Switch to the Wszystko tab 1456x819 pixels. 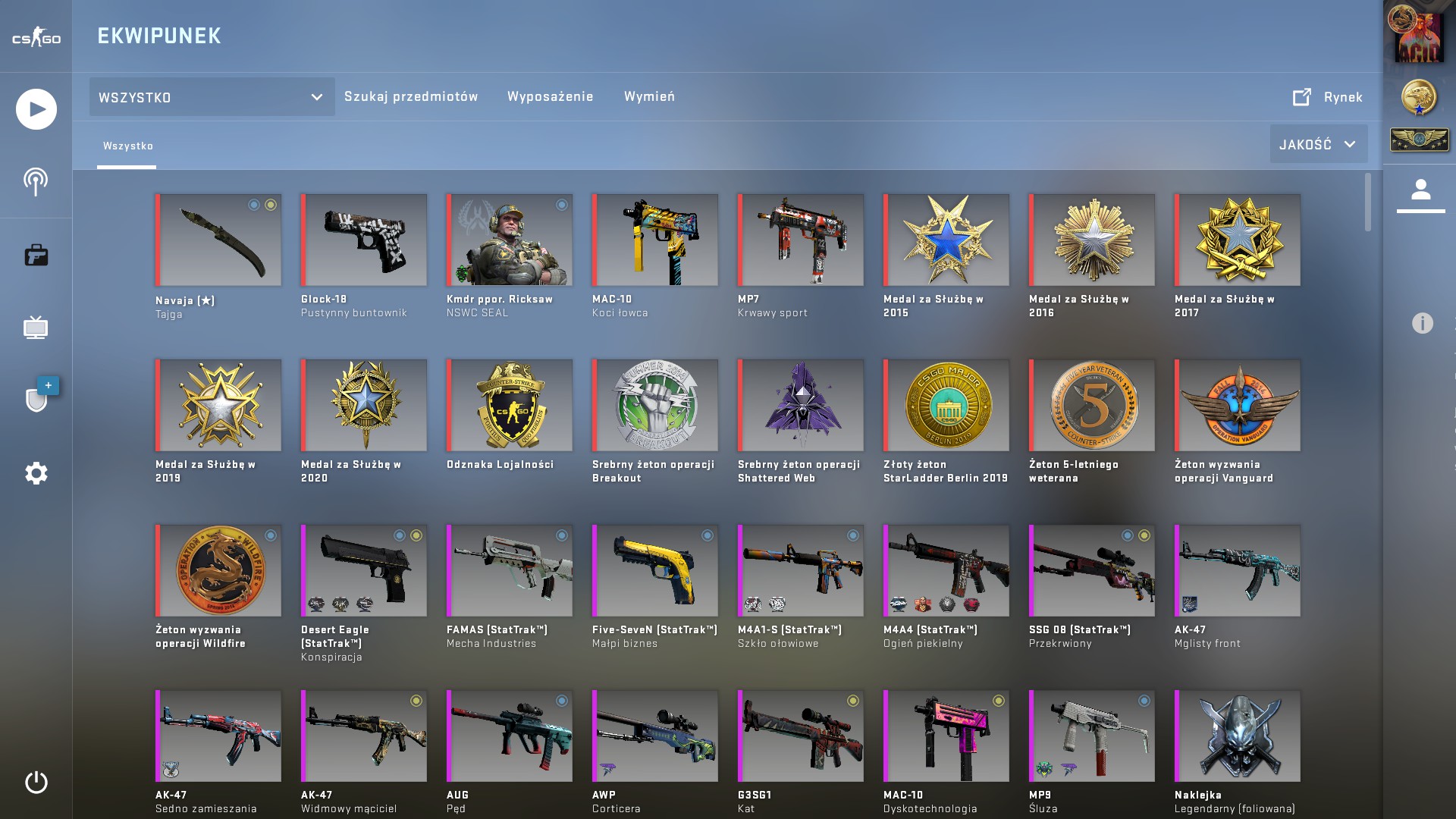pos(127,146)
